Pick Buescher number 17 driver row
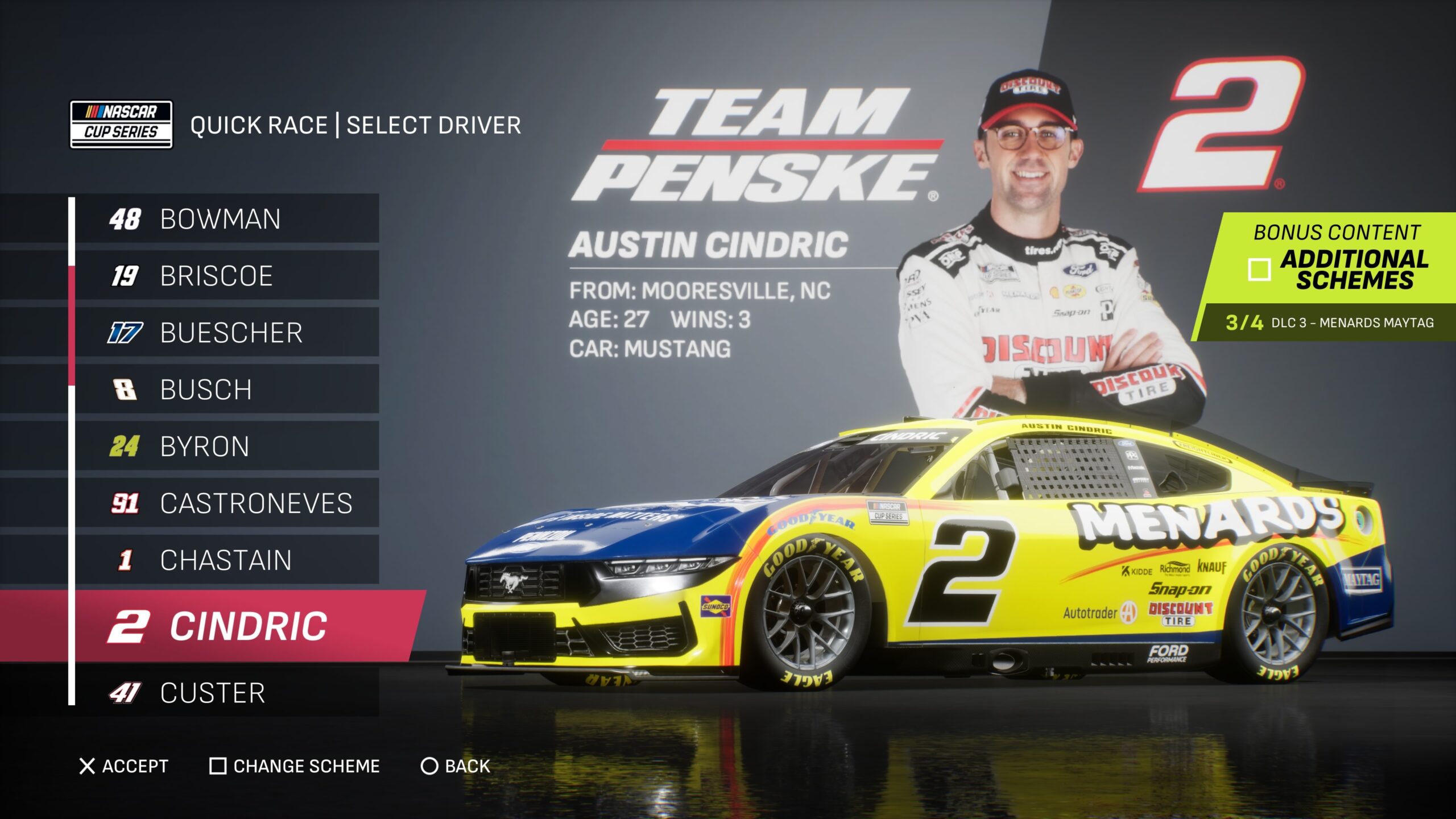Image resolution: width=1456 pixels, height=819 pixels. click(x=226, y=333)
